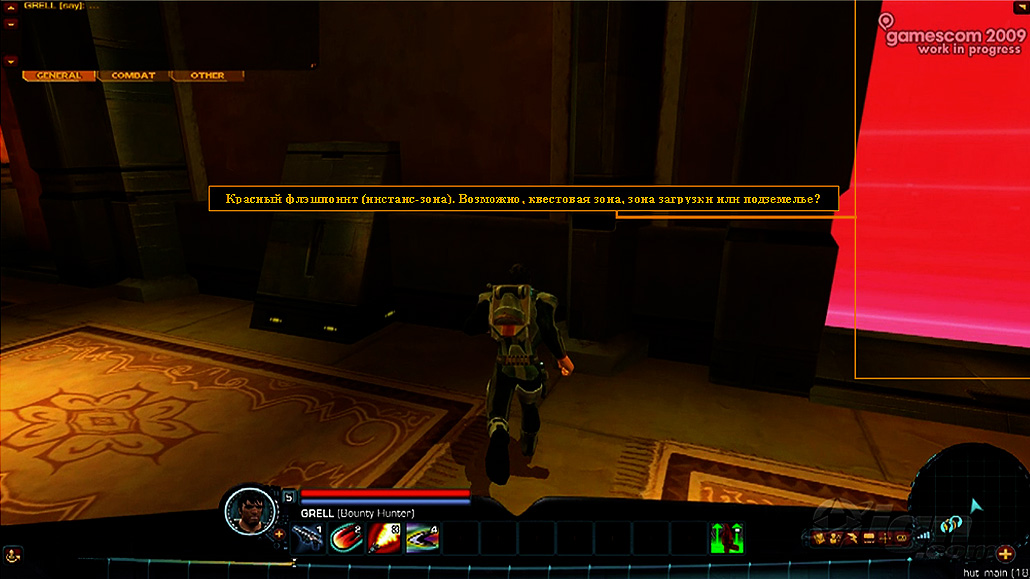Select the Other chat tab
The height and width of the screenshot is (579, 1030).
point(207,76)
